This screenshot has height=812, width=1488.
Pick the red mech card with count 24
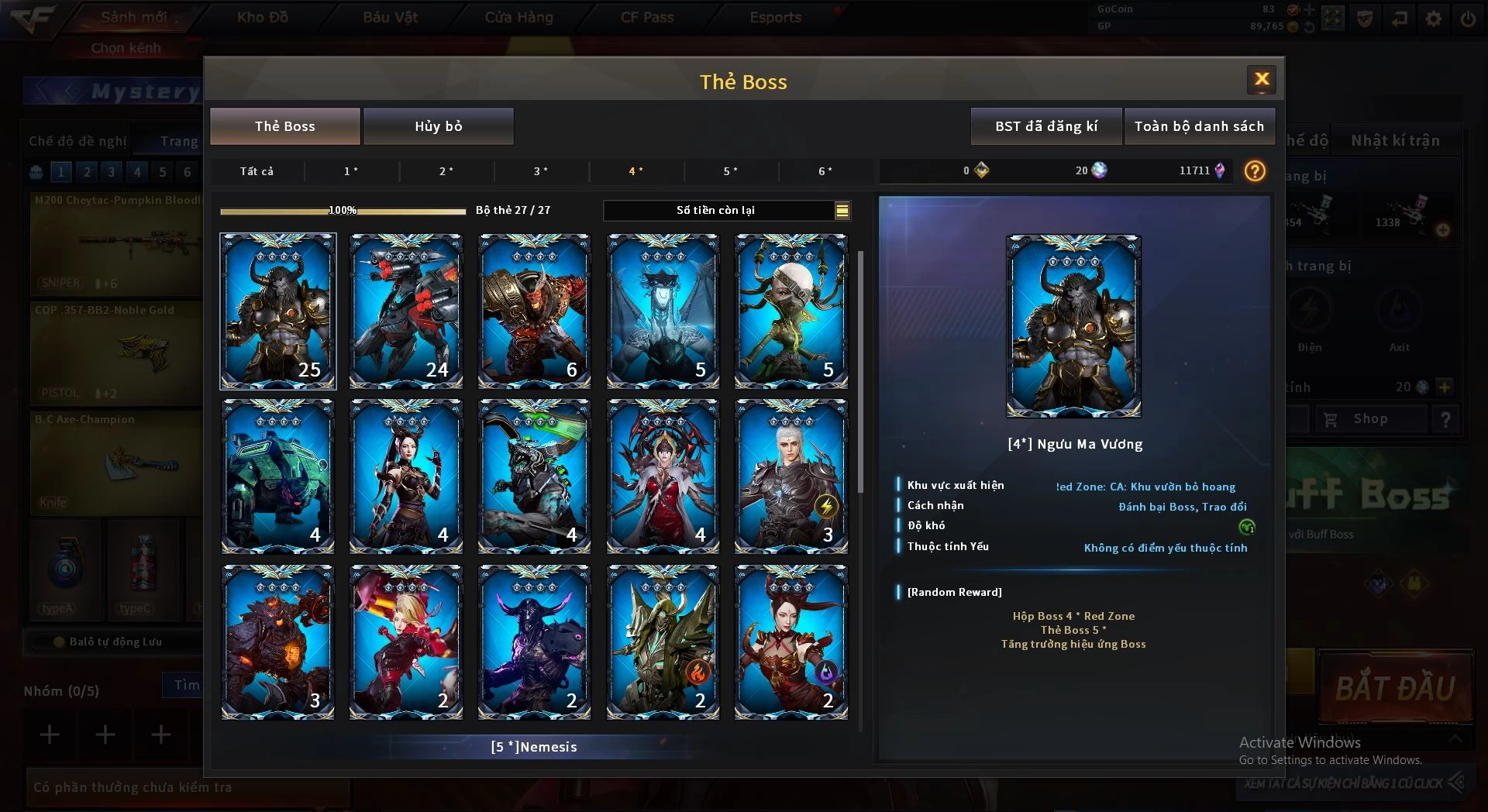[x=406, y=311]
